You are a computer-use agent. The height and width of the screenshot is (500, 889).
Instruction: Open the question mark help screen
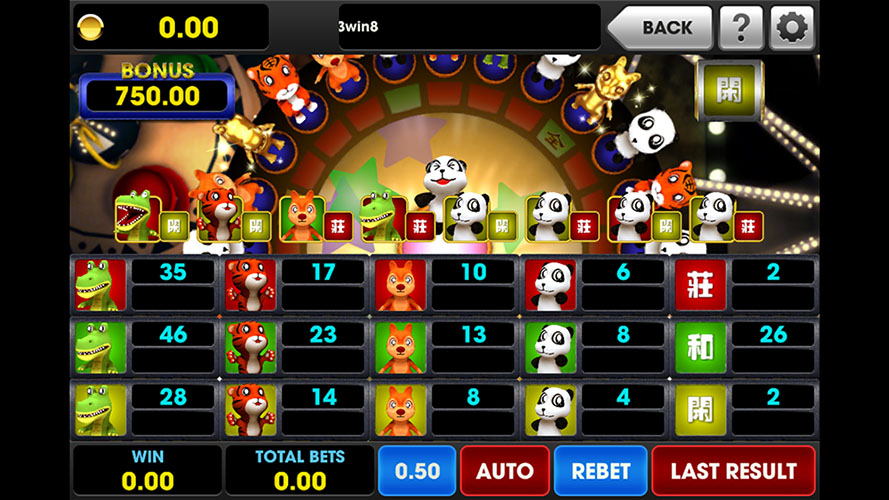[741, 28]
